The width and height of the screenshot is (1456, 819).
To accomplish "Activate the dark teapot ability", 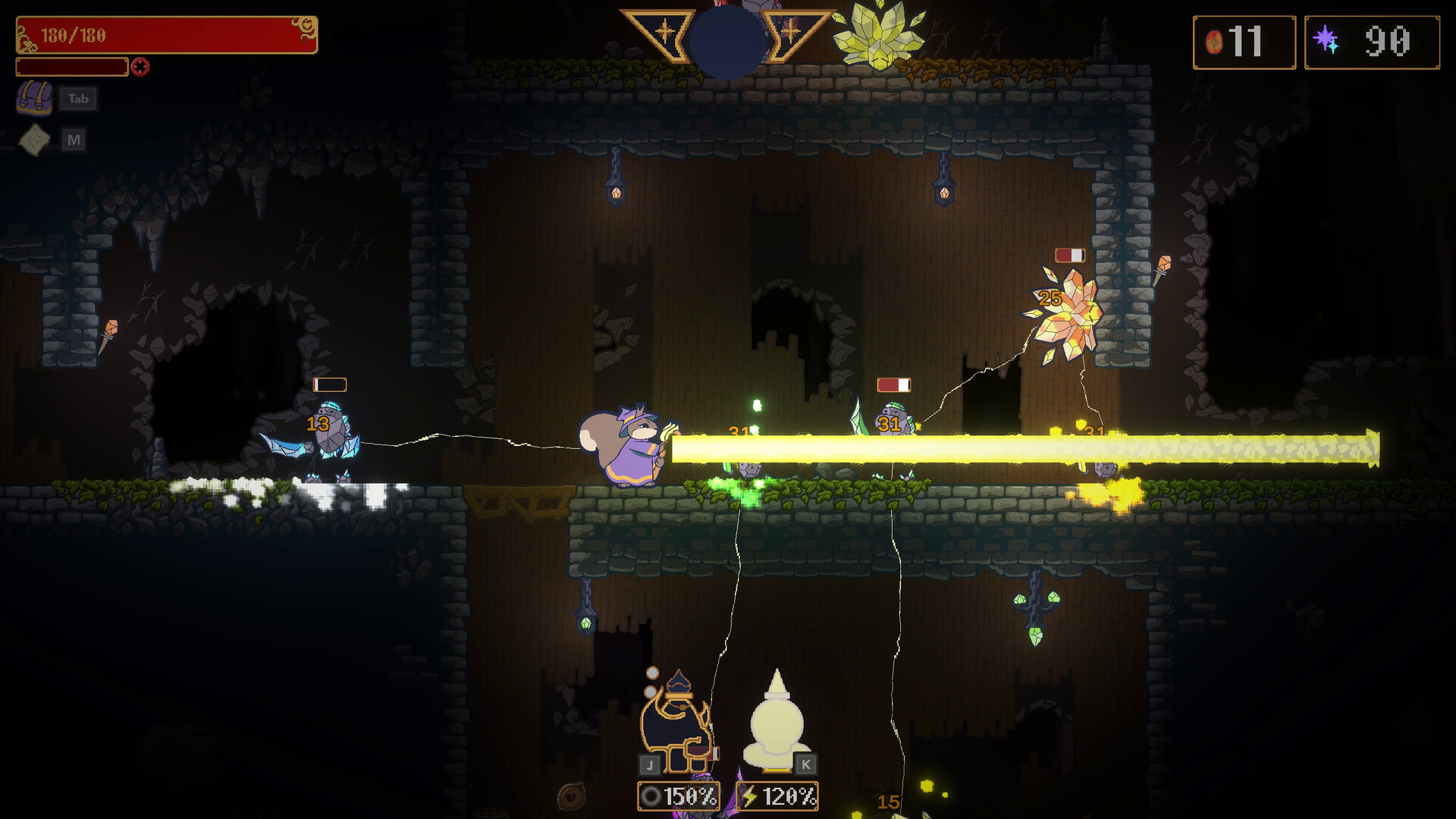I will [x=676, y=722].
